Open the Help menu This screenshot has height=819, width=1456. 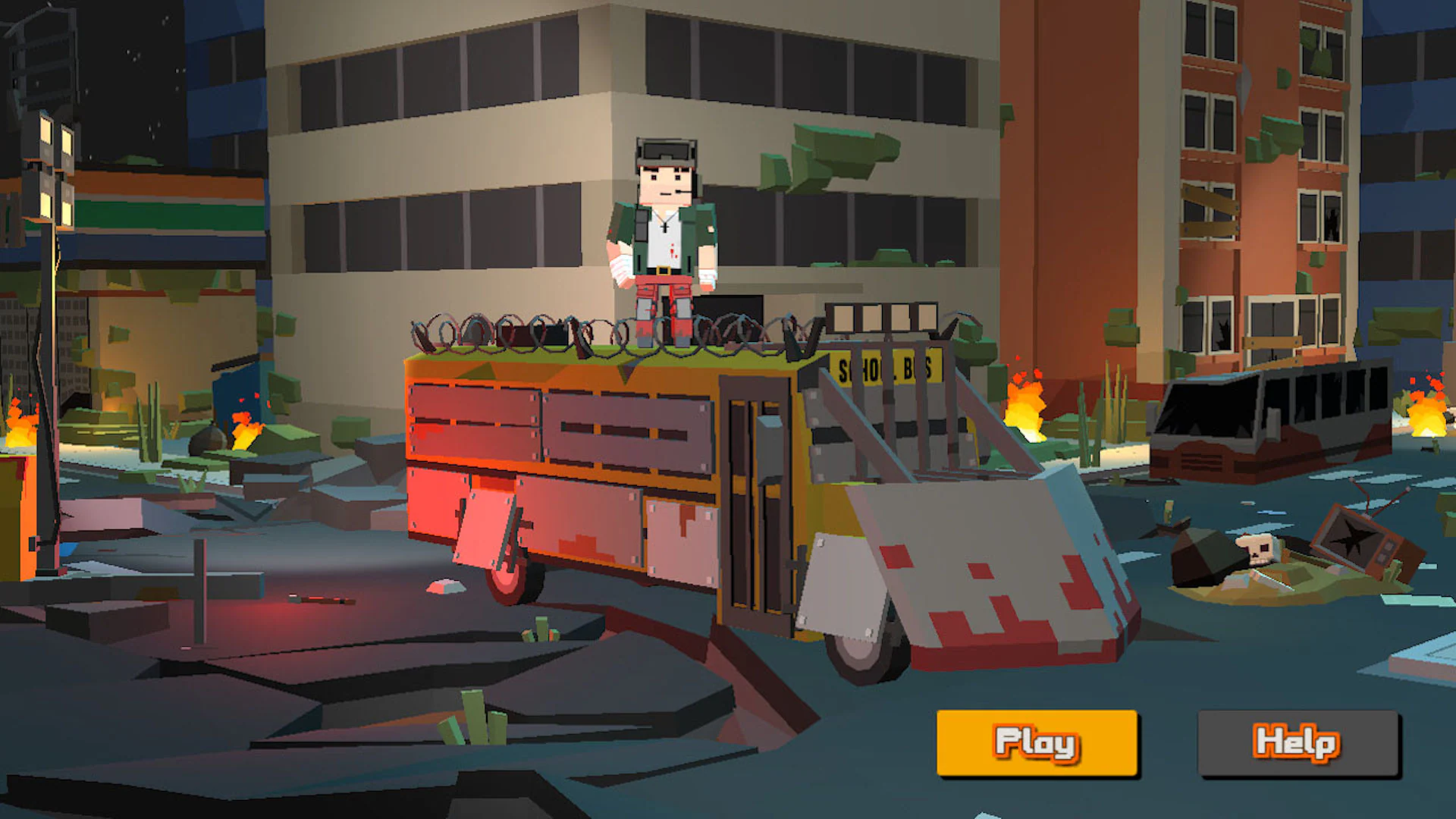point(1295,744)
